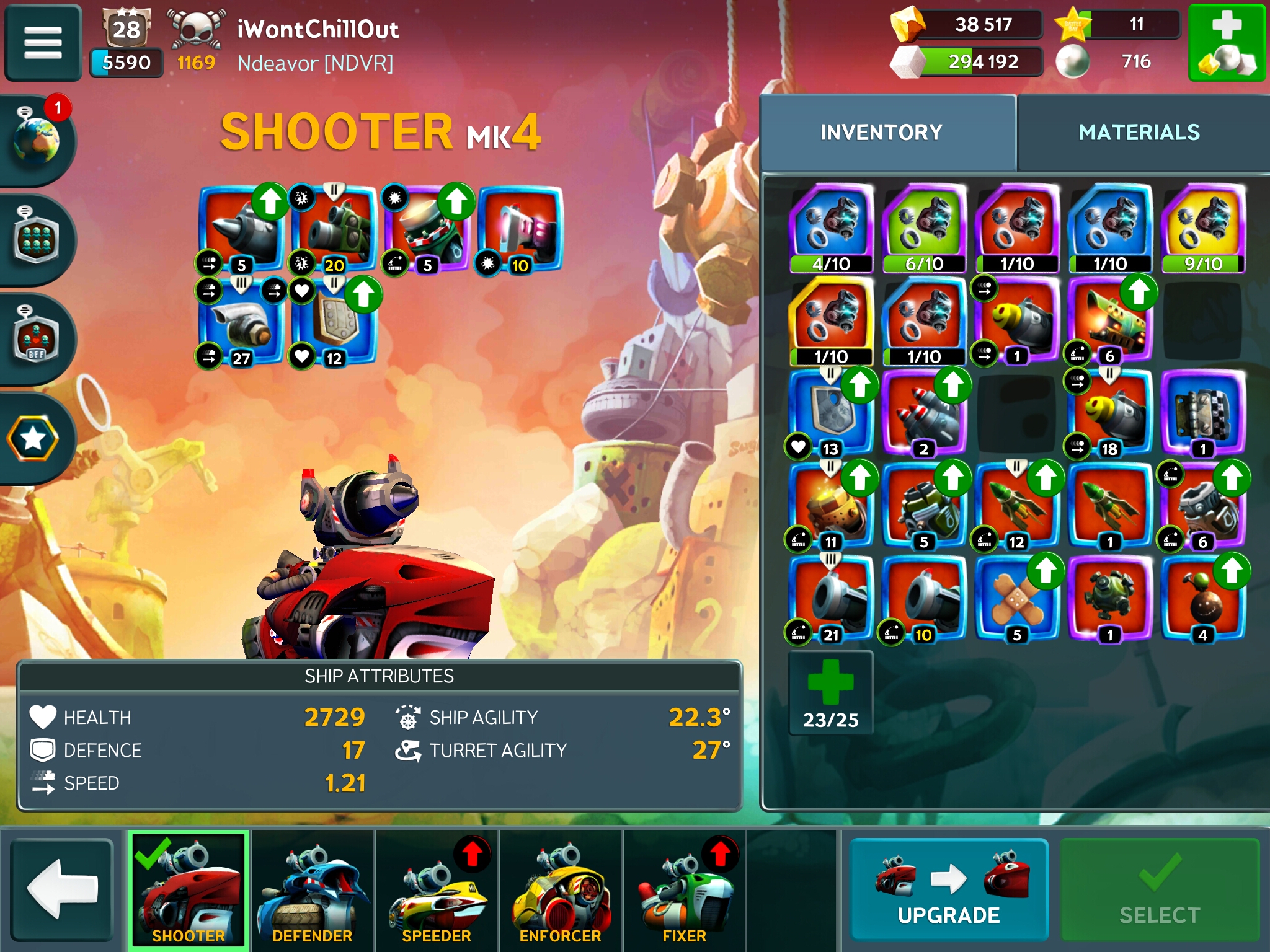Select the Inventory tab
The image size is (1270, 952).
pos(881,132)
